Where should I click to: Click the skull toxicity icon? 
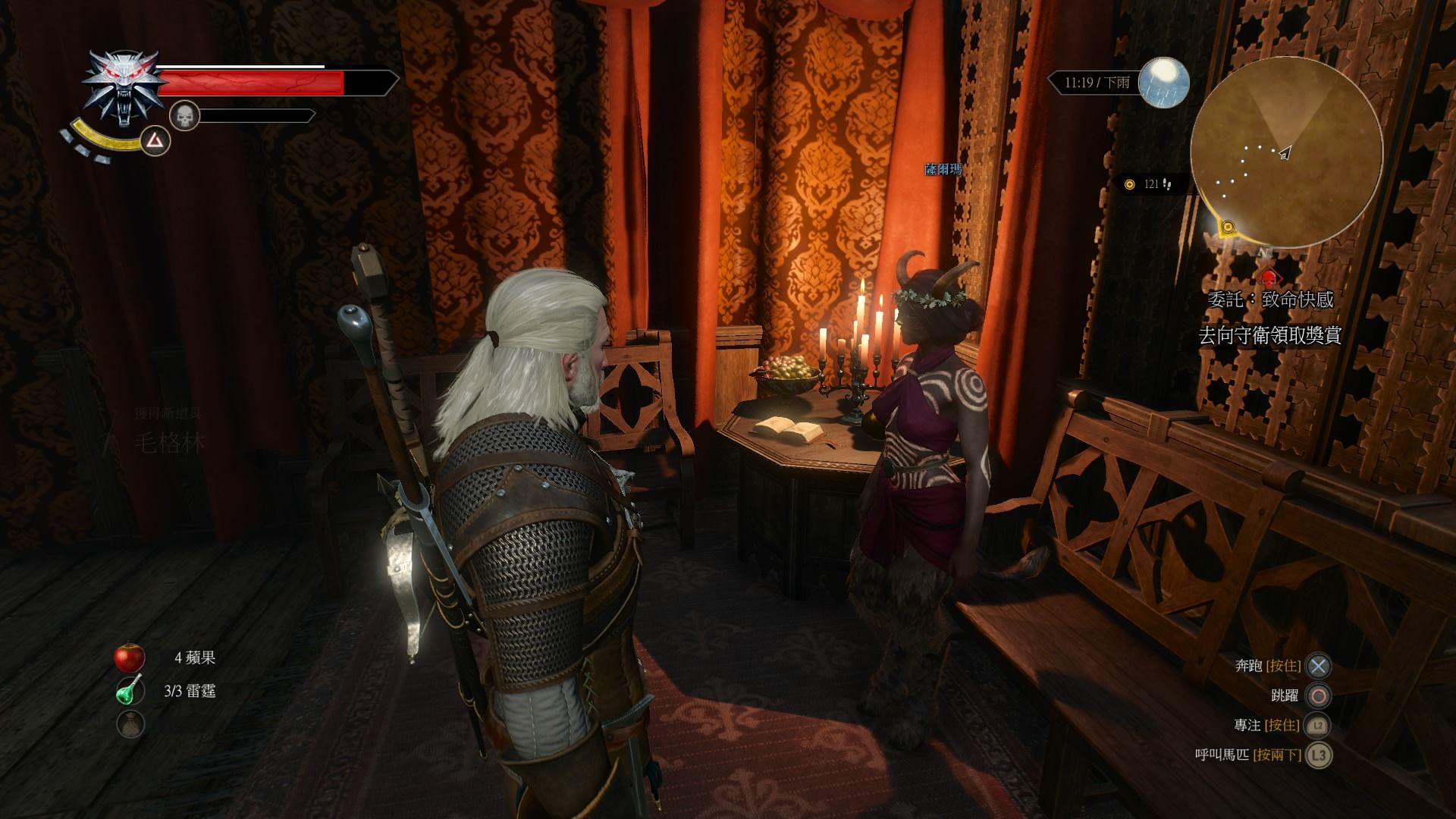184,116
